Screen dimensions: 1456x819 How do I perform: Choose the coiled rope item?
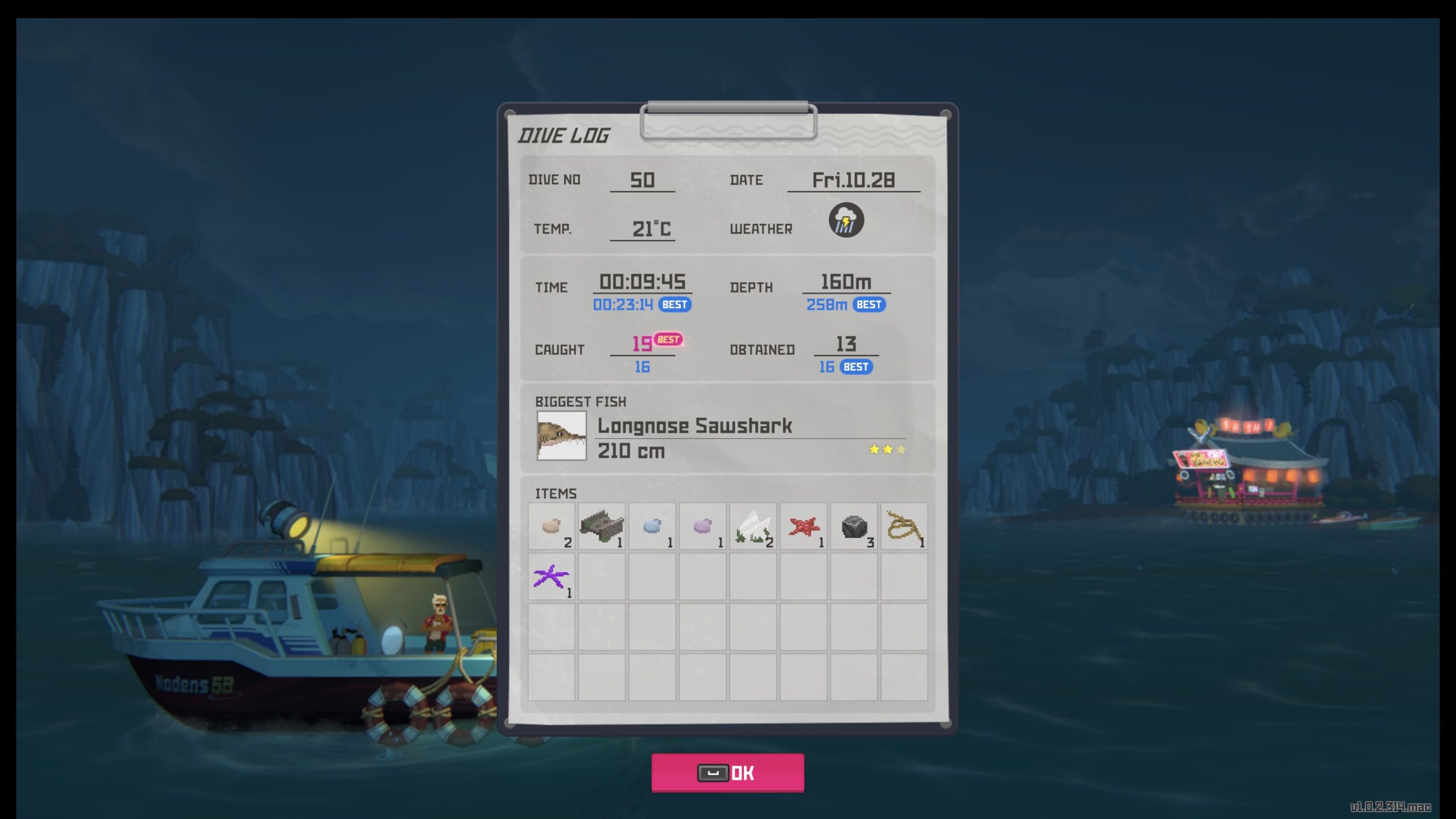tap(904, 526)
